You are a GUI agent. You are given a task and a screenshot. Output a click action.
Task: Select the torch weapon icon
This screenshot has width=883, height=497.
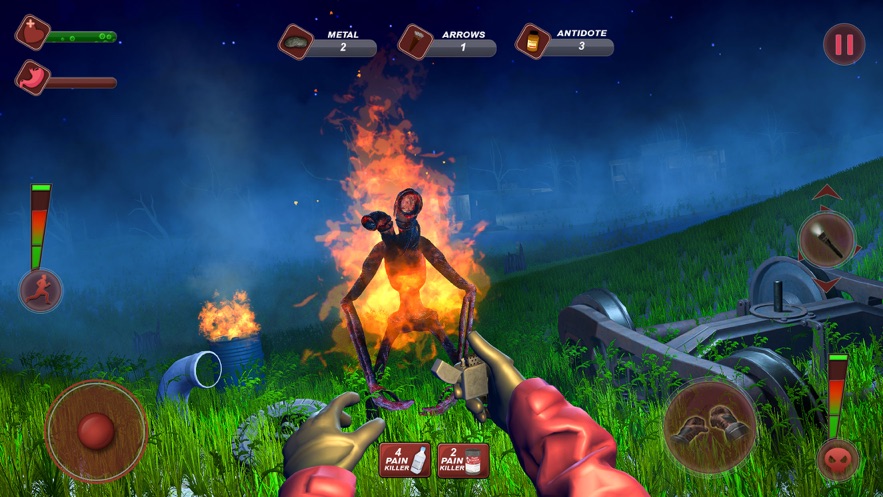(826, 239)
